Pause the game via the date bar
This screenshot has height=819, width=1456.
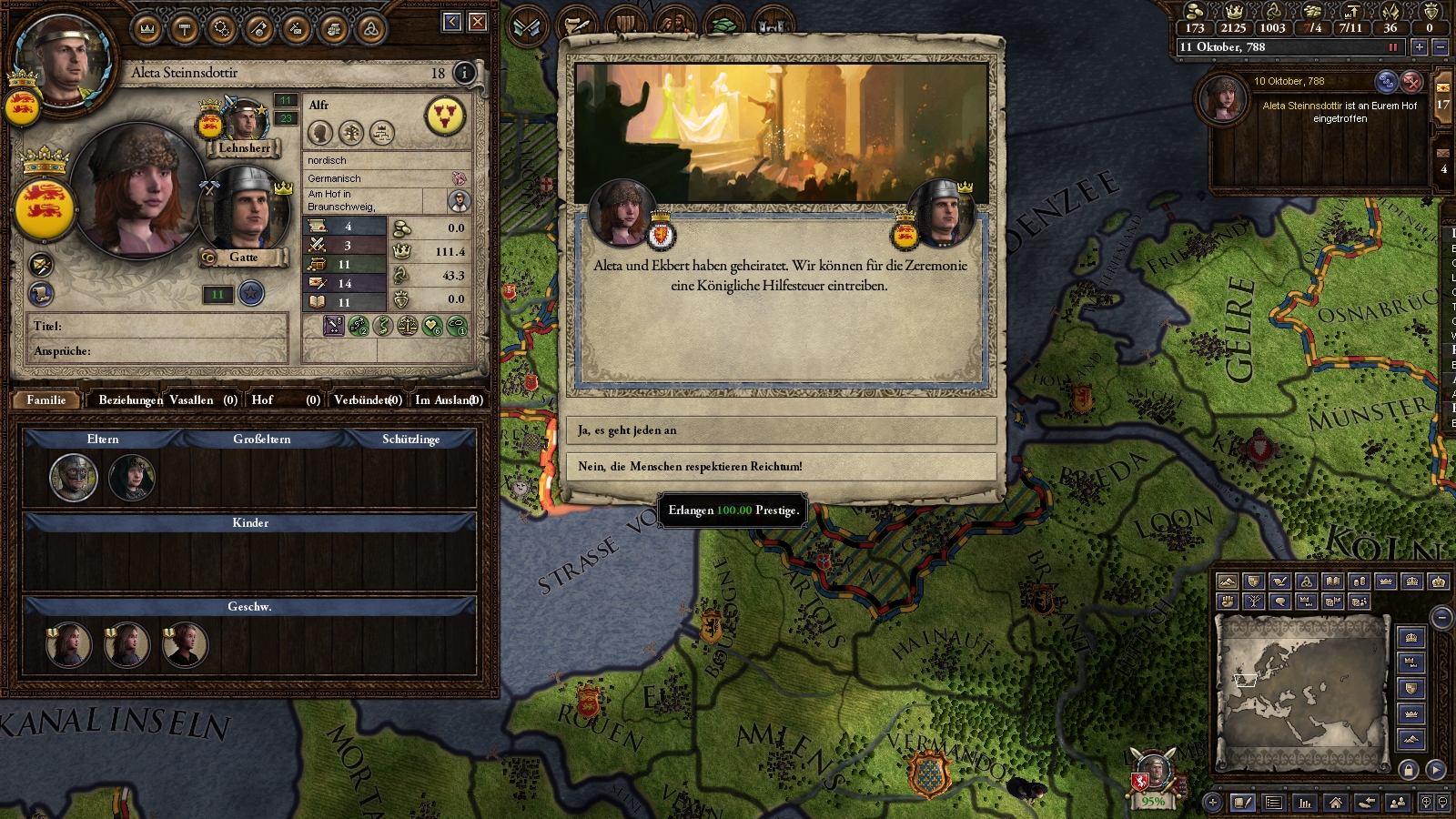(x=1392, y=47)
